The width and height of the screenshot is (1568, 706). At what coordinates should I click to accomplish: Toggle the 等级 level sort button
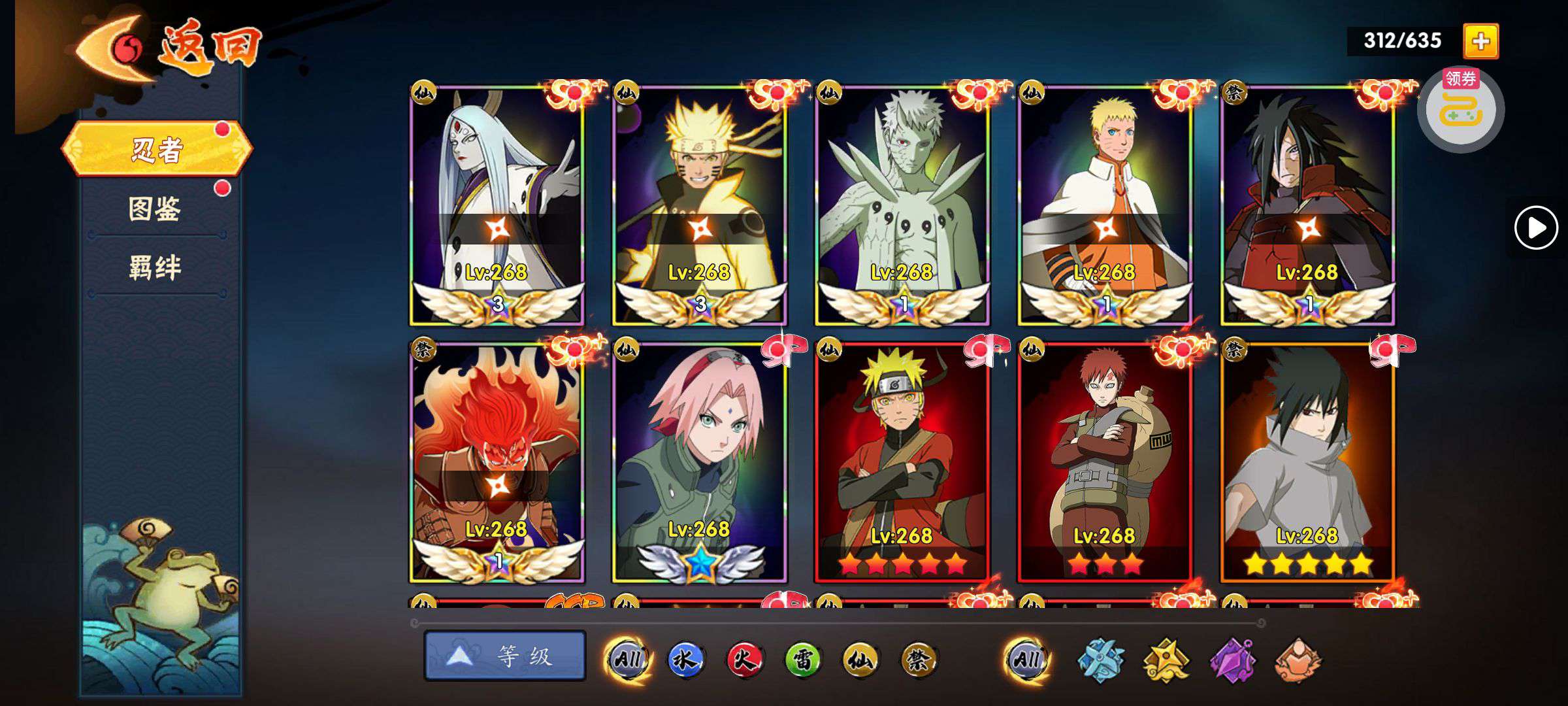[x=504, y=656]
